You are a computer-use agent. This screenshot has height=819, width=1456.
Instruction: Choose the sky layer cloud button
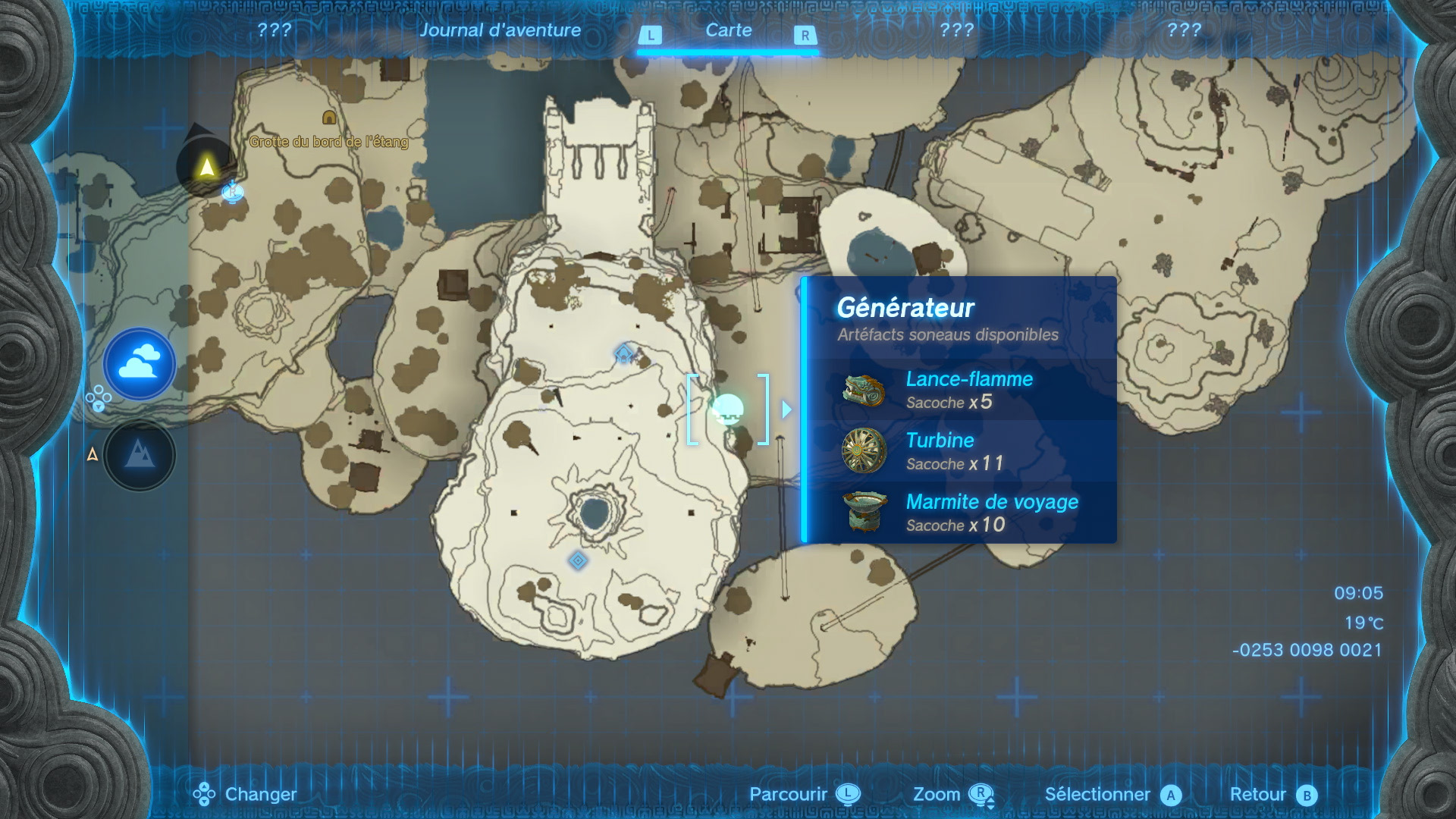[140, 364]
